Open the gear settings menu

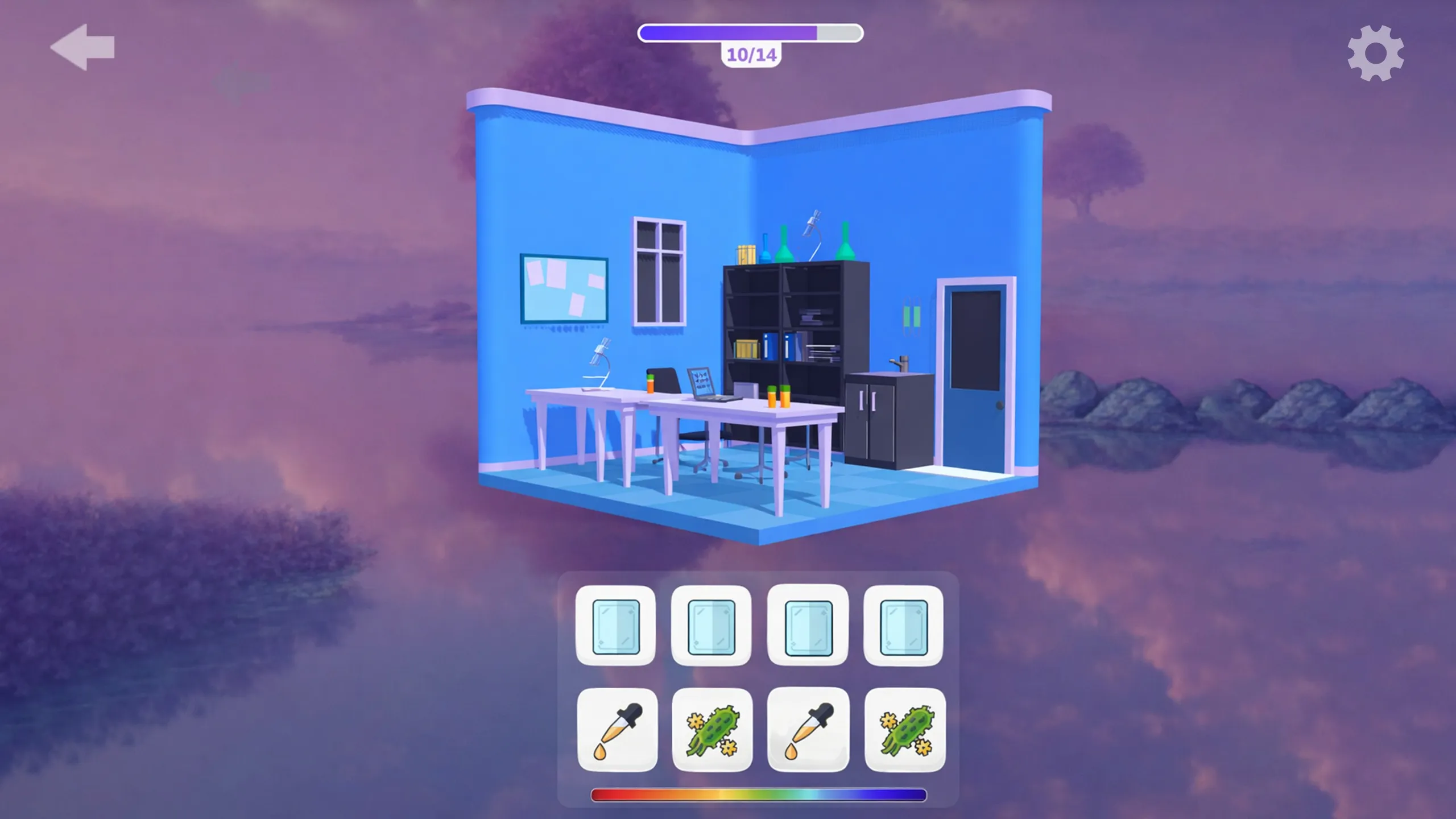[1375, 53]
